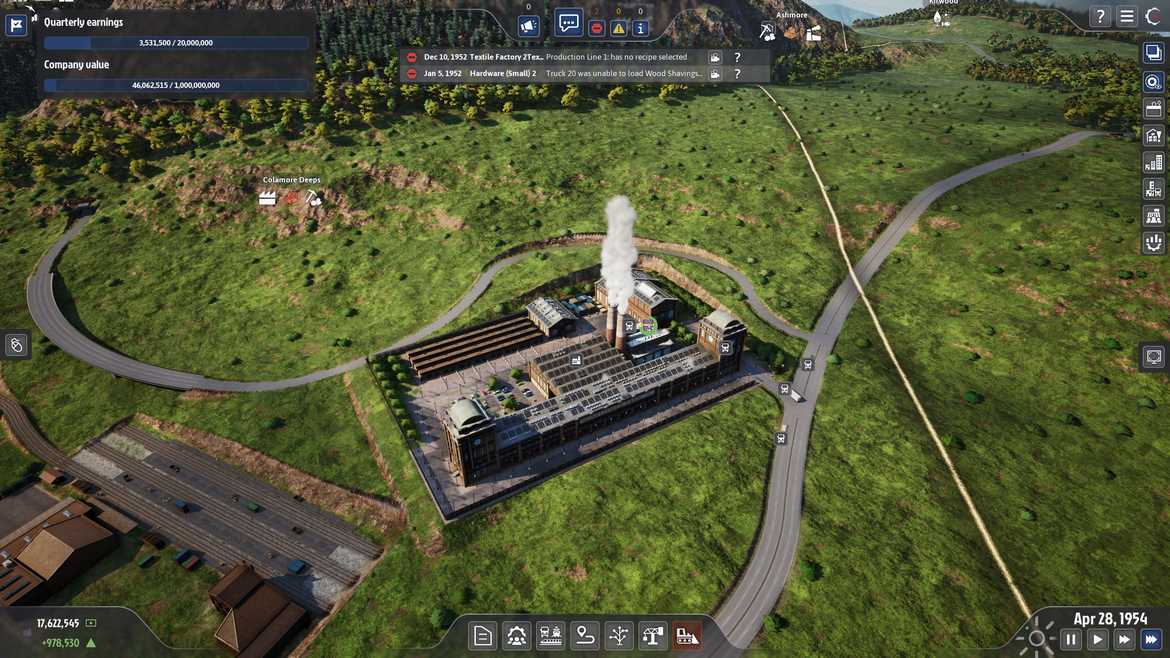Screen dimensions: 1170x658
Task: Open the flag objectives button
Action: point(16,25)
